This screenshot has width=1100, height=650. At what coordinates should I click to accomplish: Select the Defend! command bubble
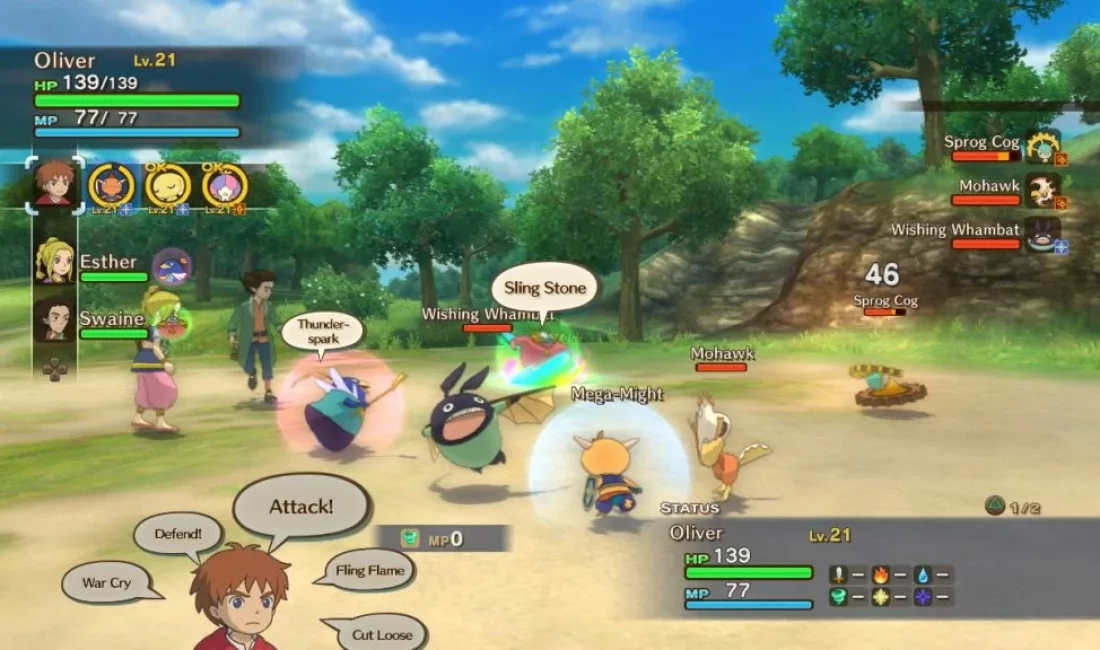pyautogui.click(x=177, y=534)
